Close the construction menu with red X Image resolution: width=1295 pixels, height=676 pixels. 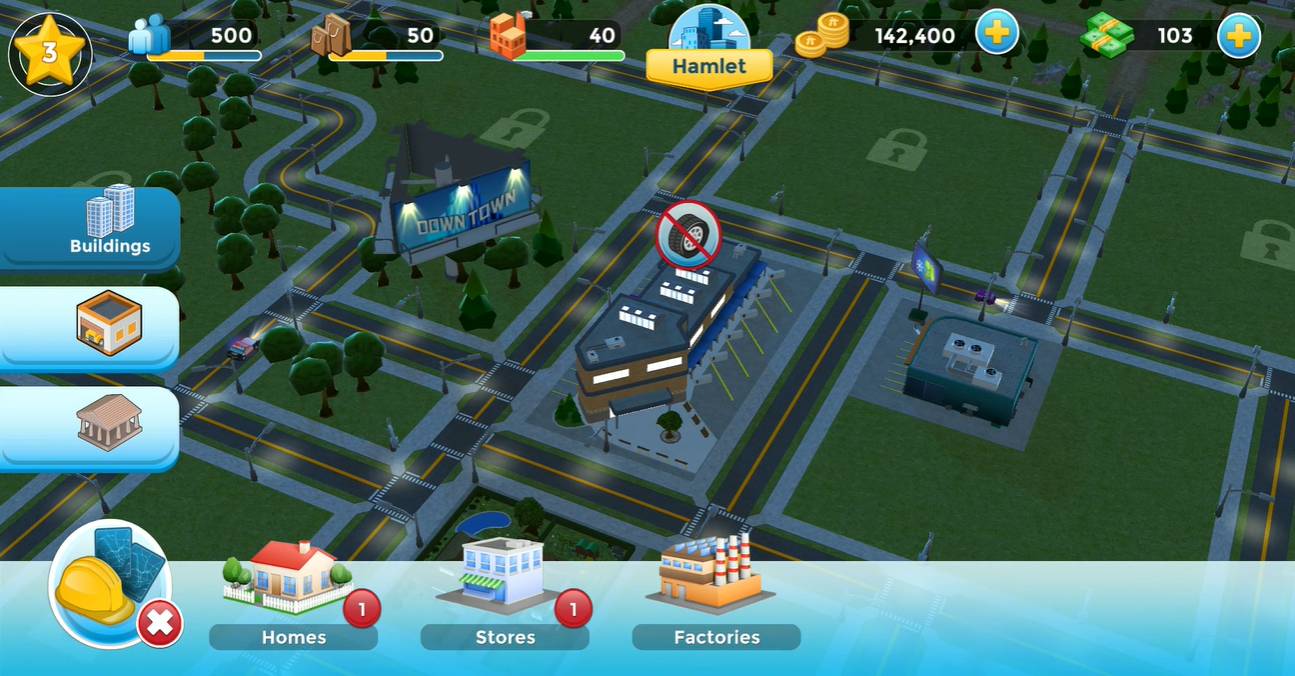160,625
